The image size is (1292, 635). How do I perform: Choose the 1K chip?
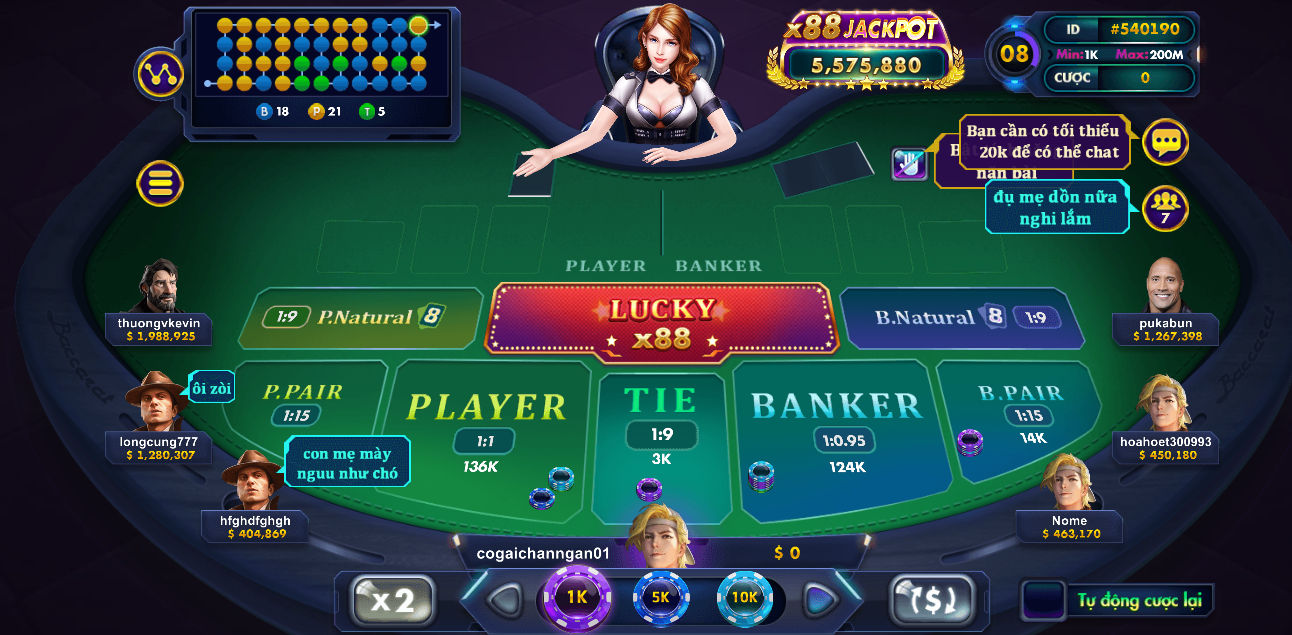click(x=577, y=597)
